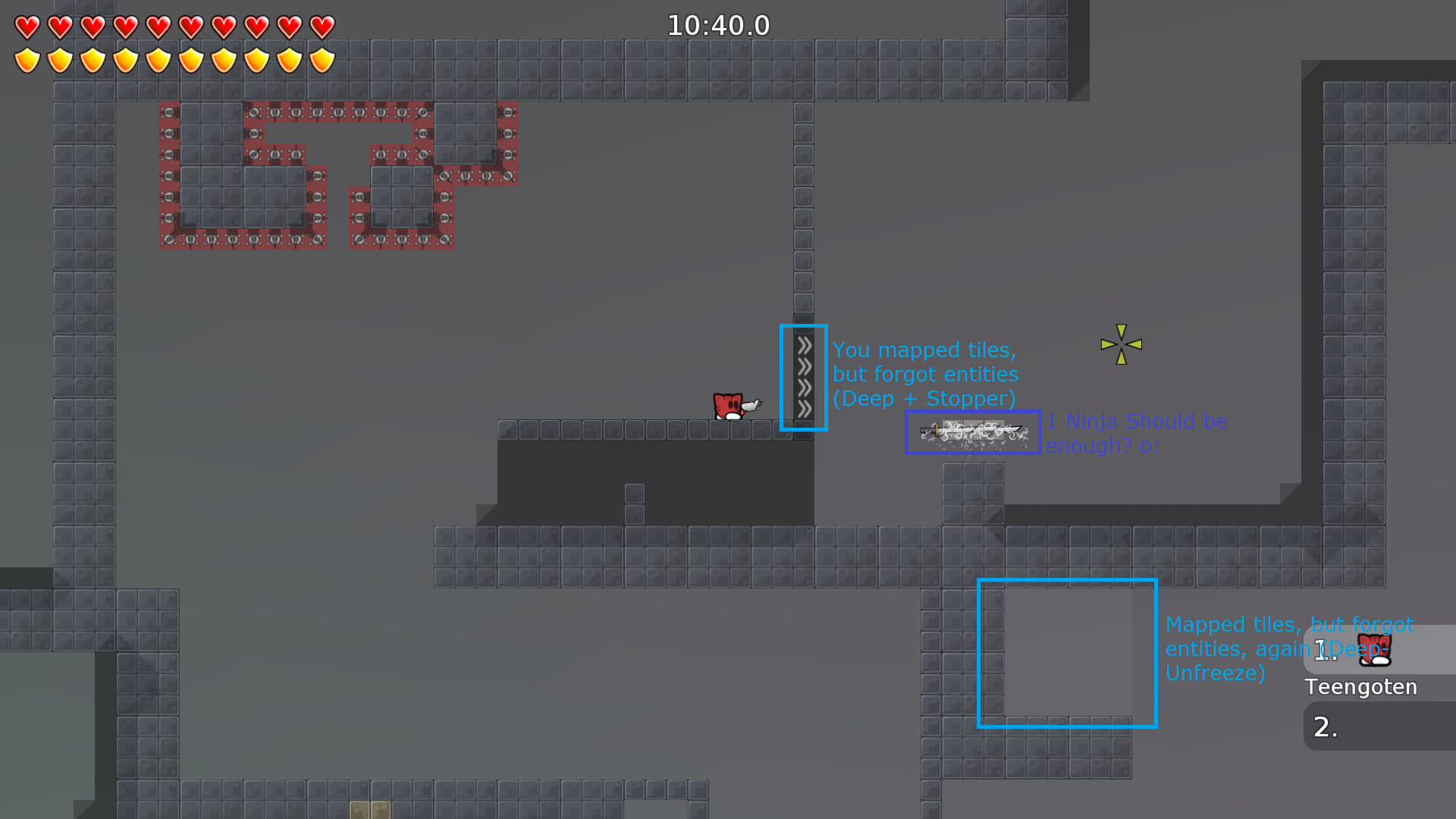Image resolution: width=1456 pixels, height=819 pixels.
Task: Click the wooden door at the bottom
Action: [369, 810]
